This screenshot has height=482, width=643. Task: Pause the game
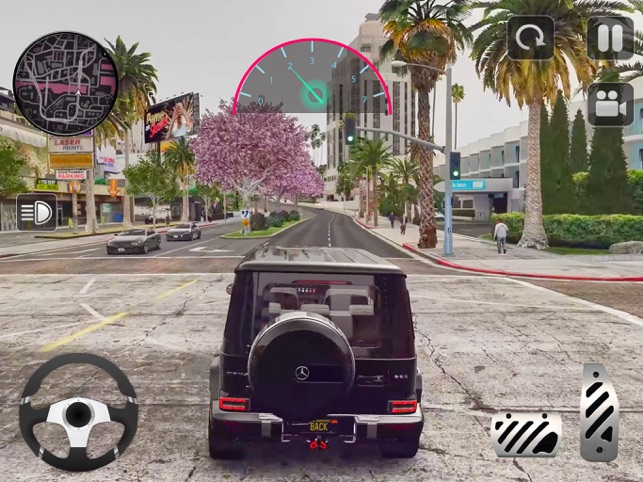click(x=609, y=39)
